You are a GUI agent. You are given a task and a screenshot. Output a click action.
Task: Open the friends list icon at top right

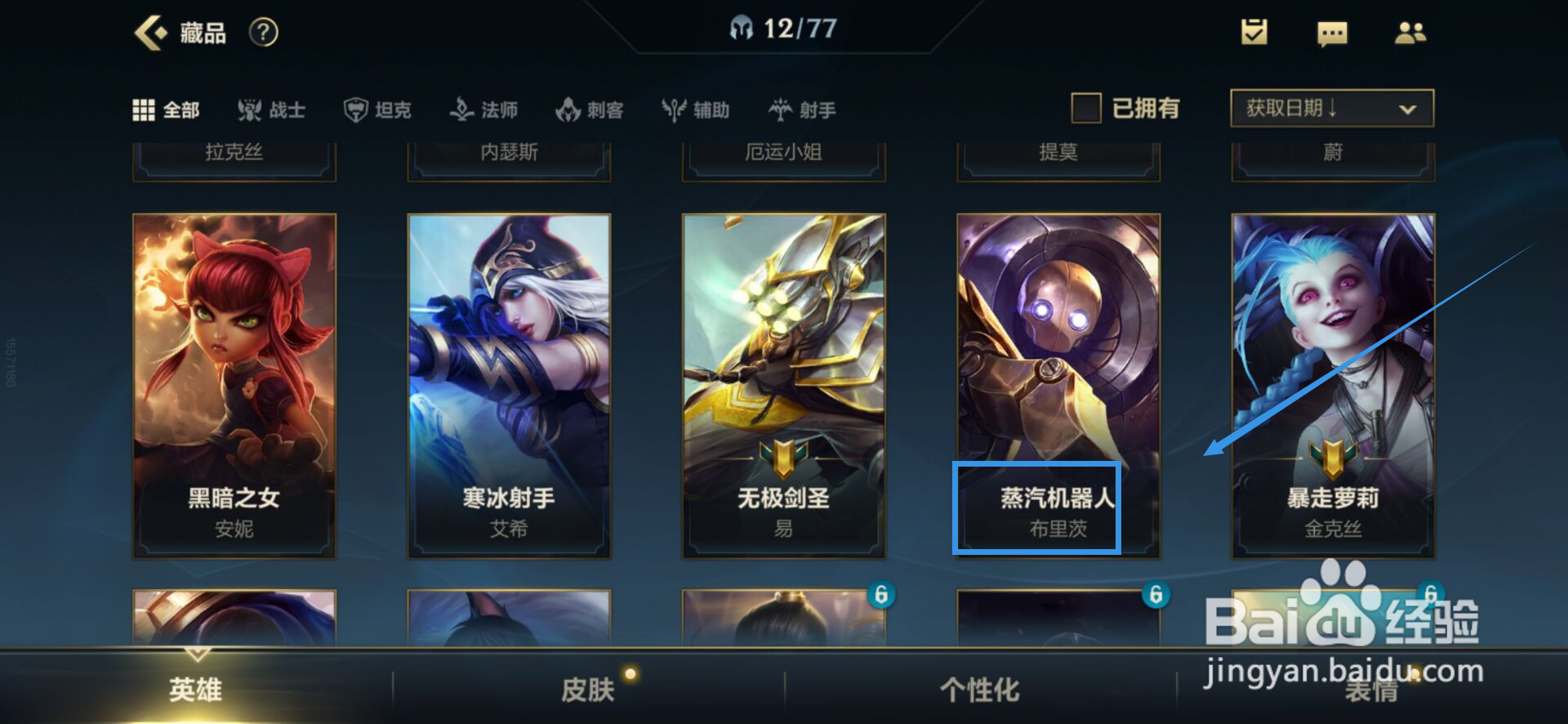pos(1412,33)
